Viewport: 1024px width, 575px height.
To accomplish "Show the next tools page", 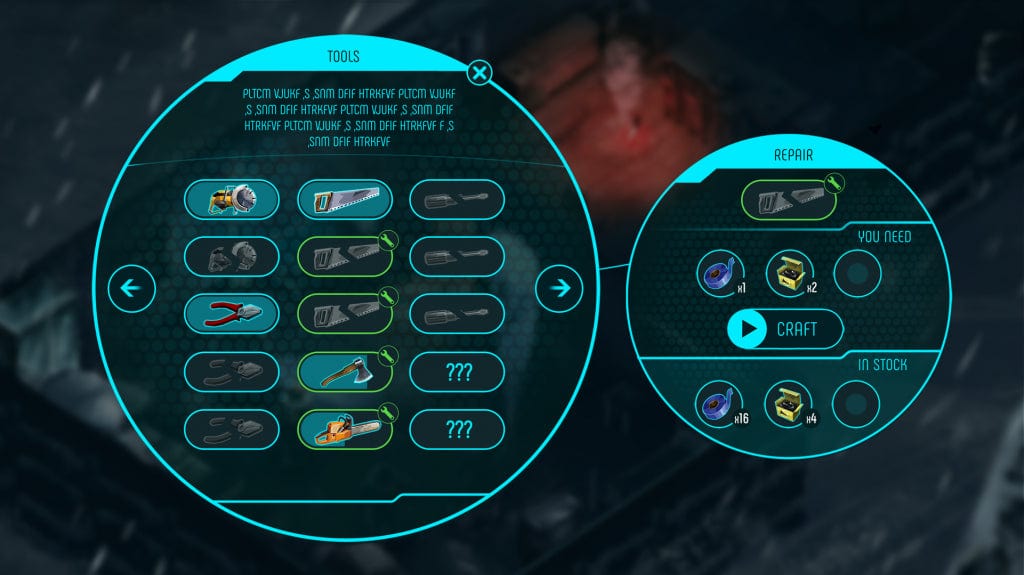I will tap(559, 289).
